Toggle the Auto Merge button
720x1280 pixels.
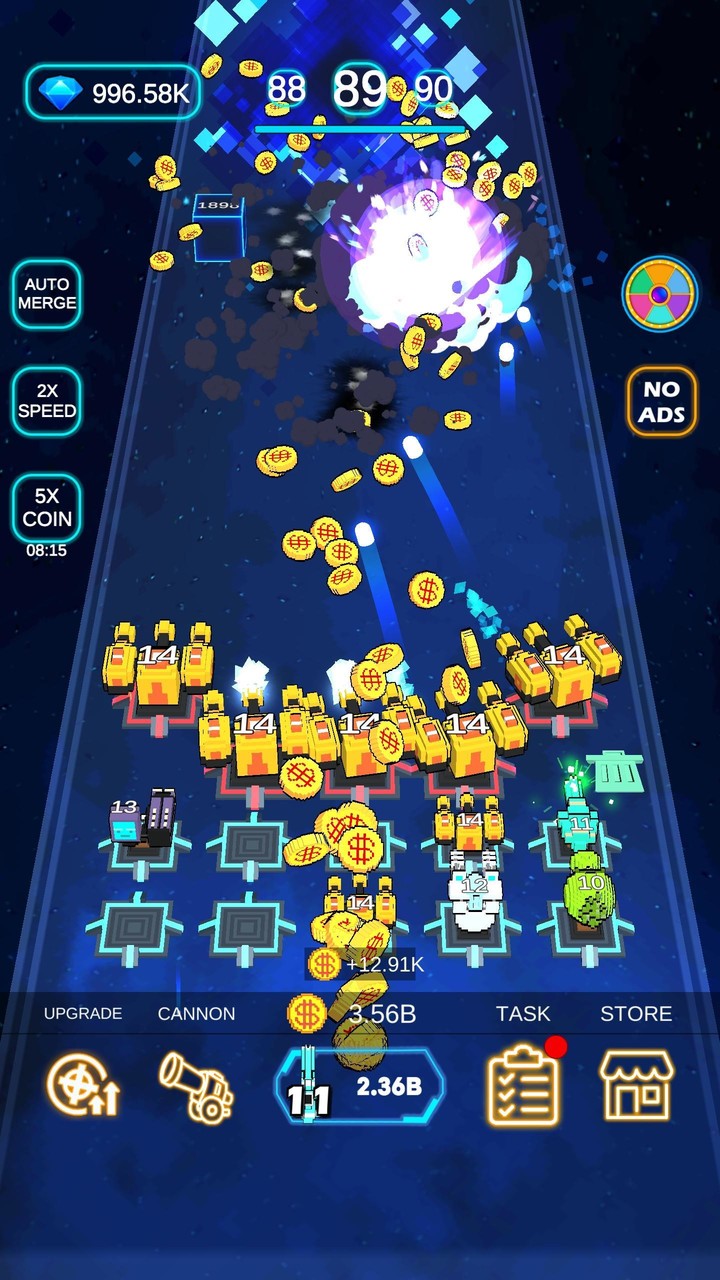point(46,294)
